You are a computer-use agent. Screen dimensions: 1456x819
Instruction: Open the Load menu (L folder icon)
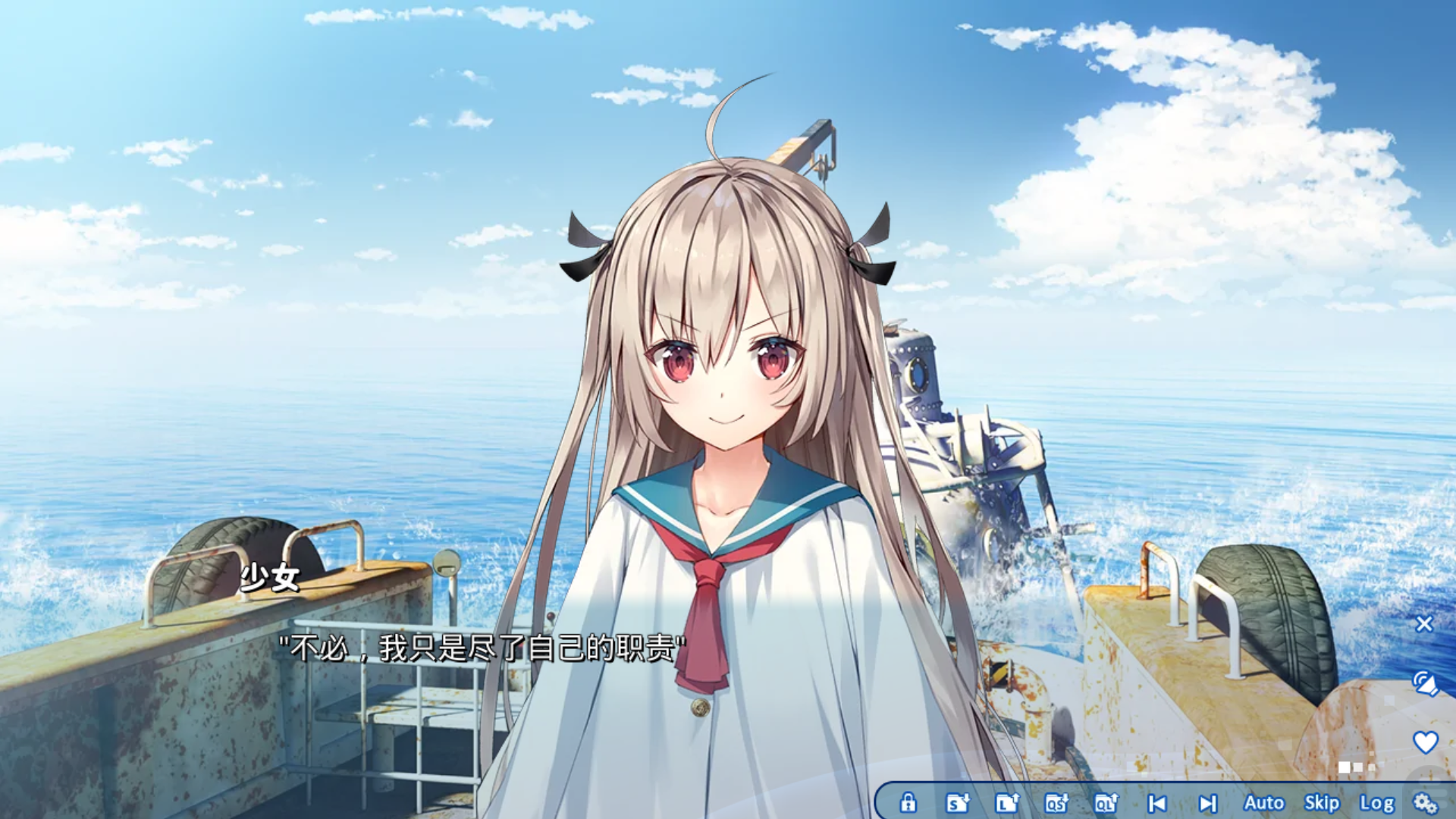(x=1007, y=802)
